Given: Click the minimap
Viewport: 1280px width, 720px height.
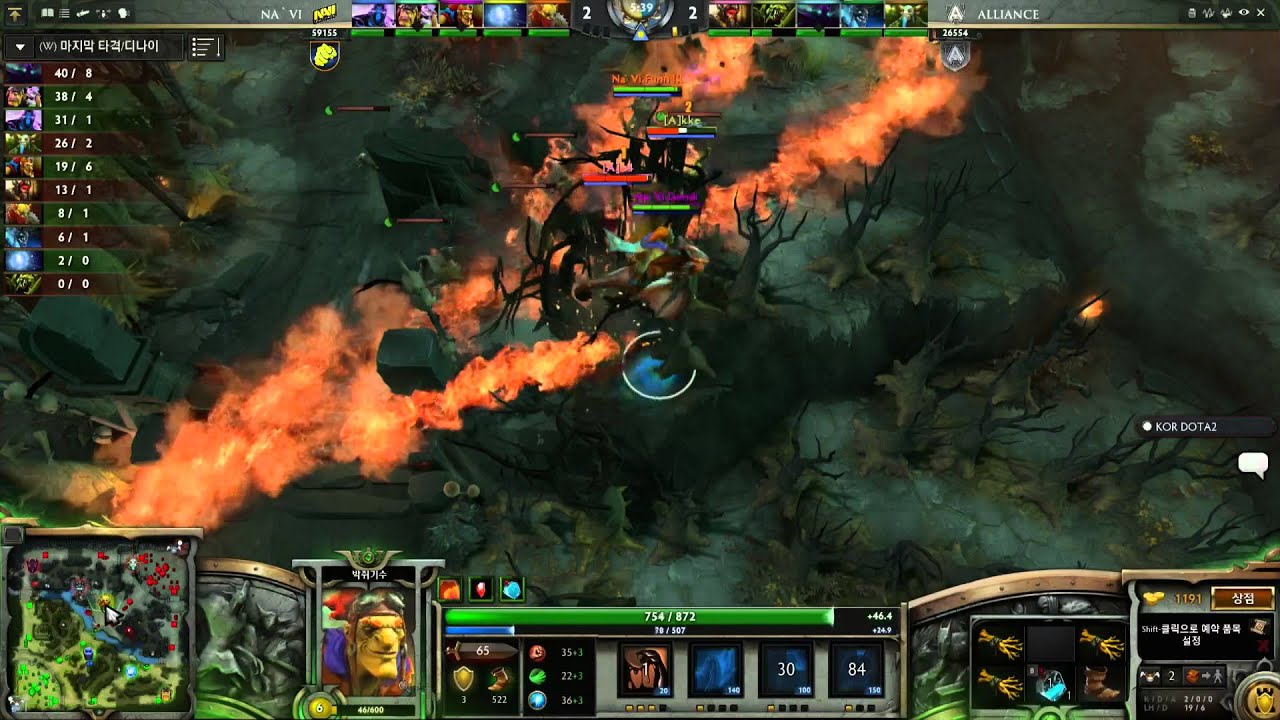Looking at the screenshot, I should (98, 620).
